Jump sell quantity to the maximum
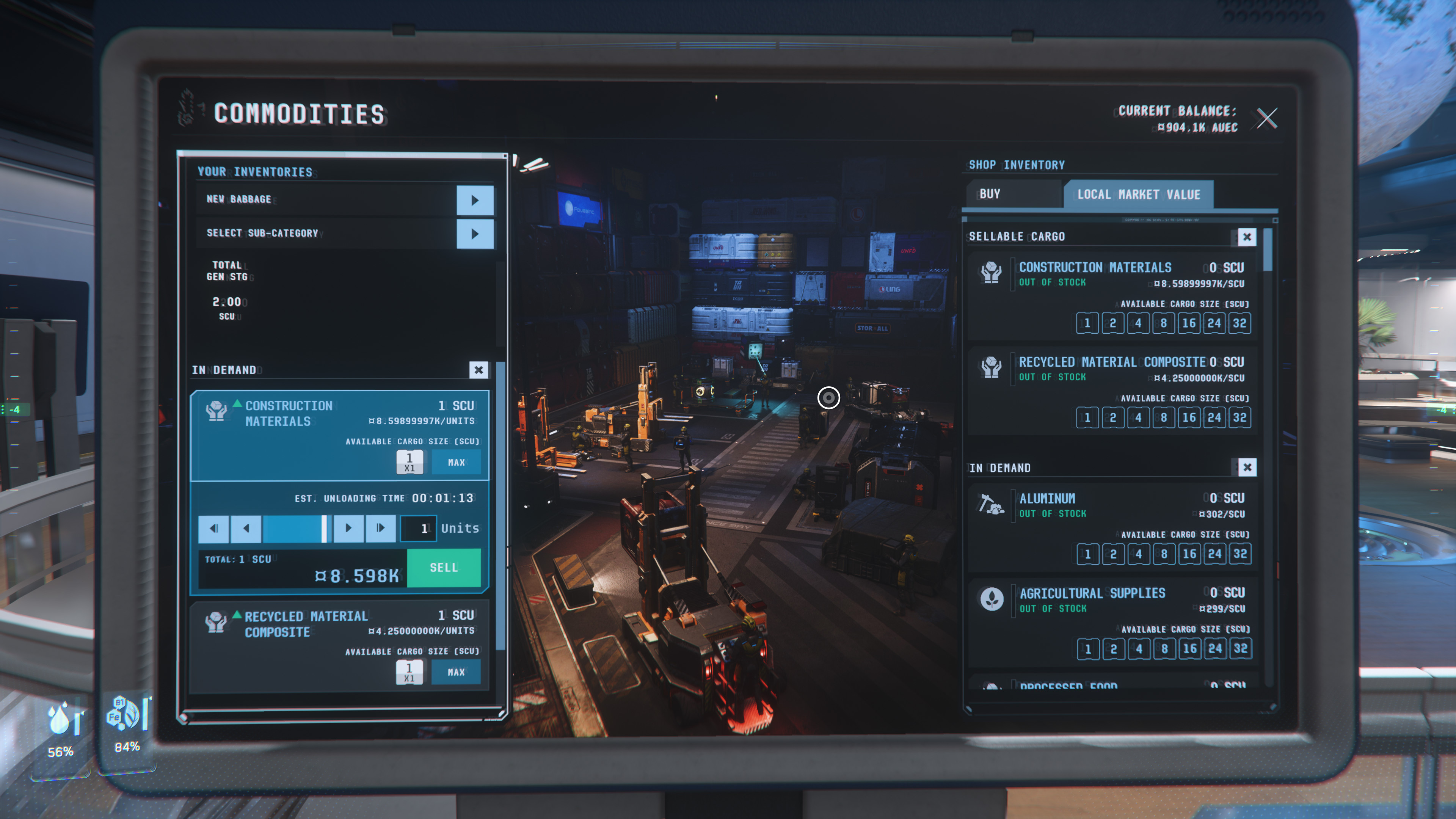Viewport: 1456px width, 819px height. pyautogui.click(x=380, y=529)
